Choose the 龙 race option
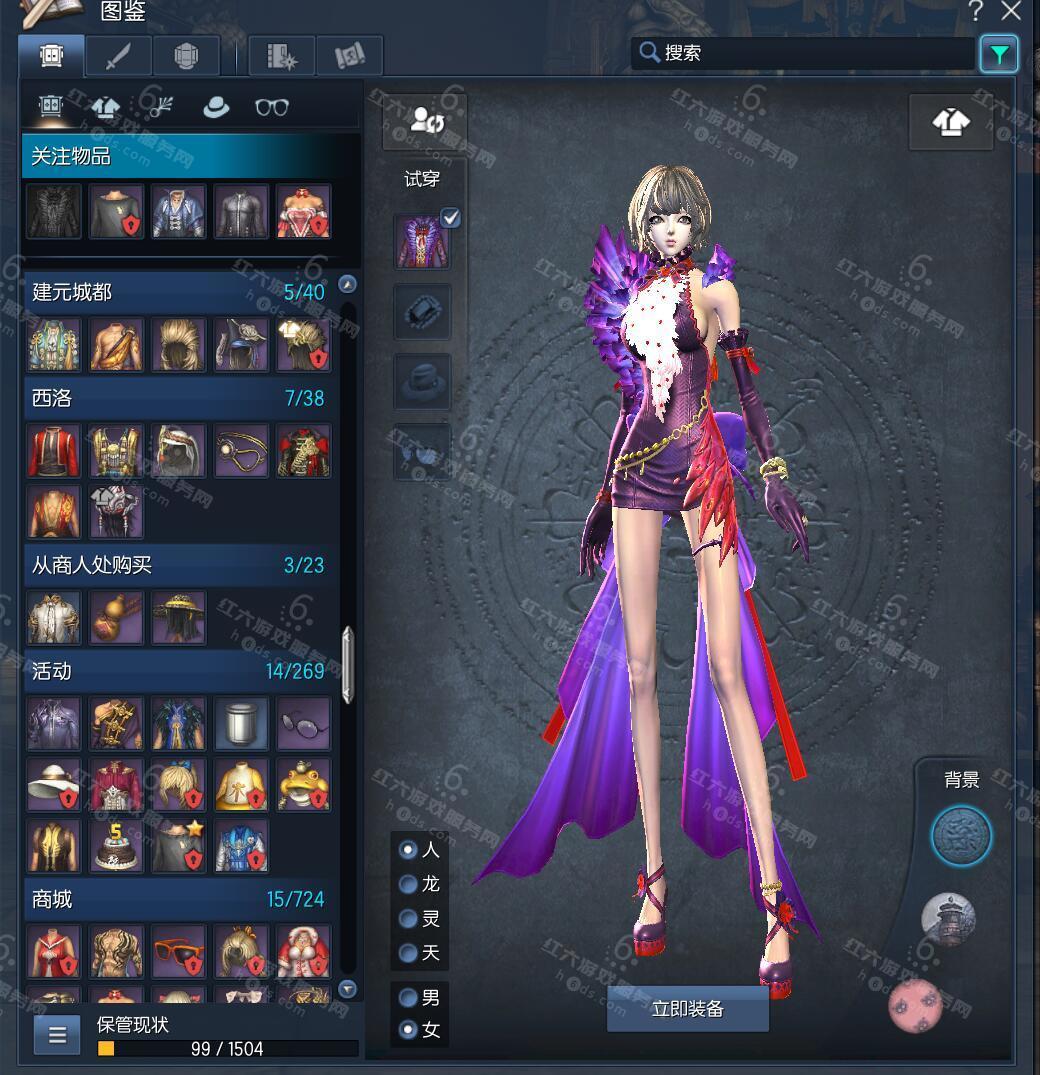 point(408,885)
